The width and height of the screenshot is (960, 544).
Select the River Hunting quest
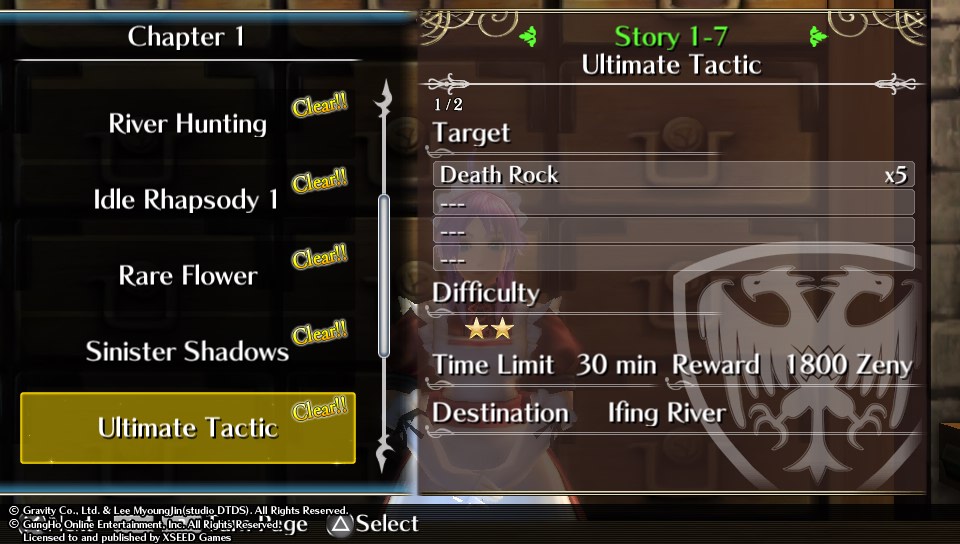(188, 124)
